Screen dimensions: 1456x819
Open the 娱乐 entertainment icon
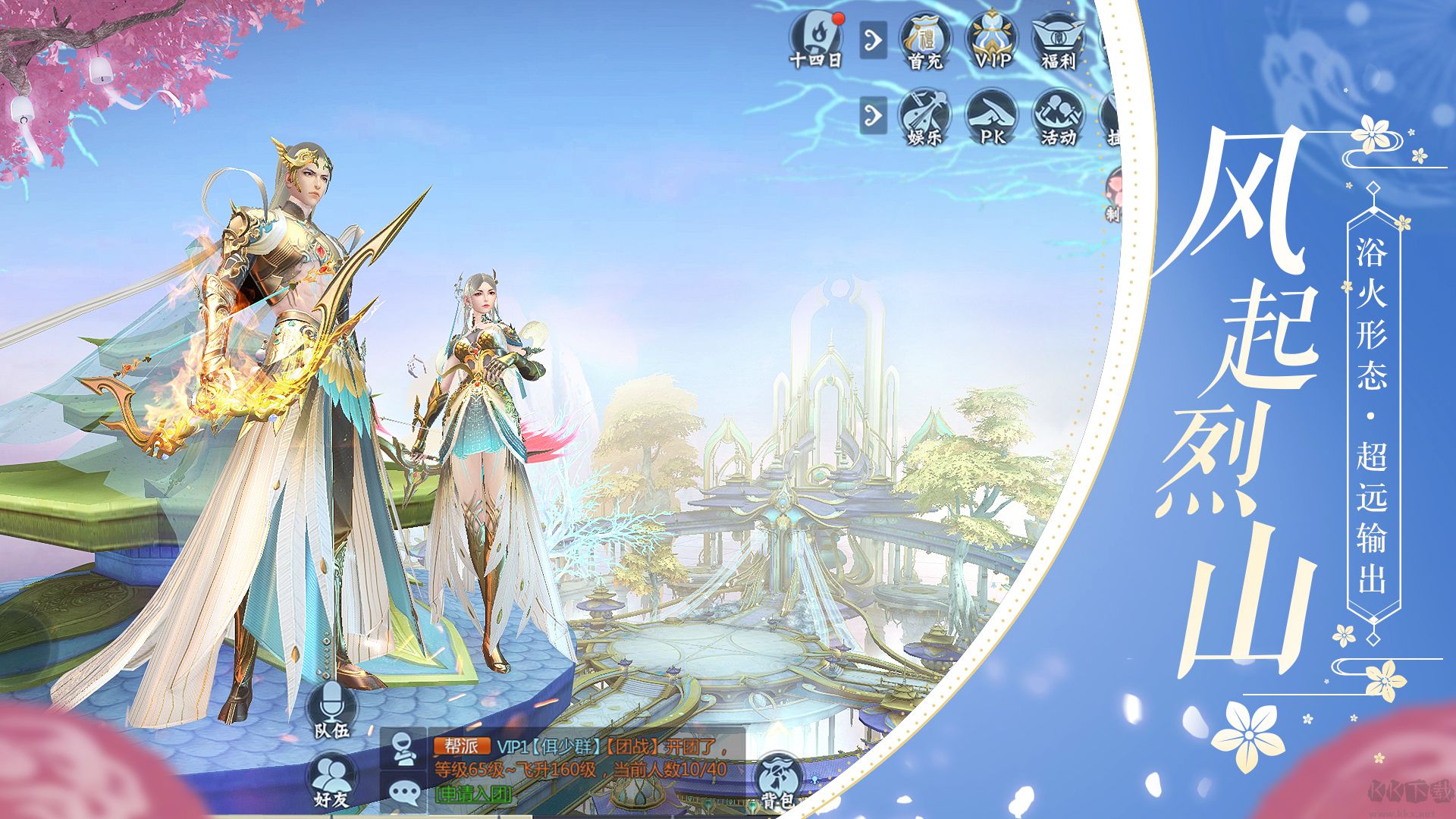pyautogui.click(x=925, y=117)
